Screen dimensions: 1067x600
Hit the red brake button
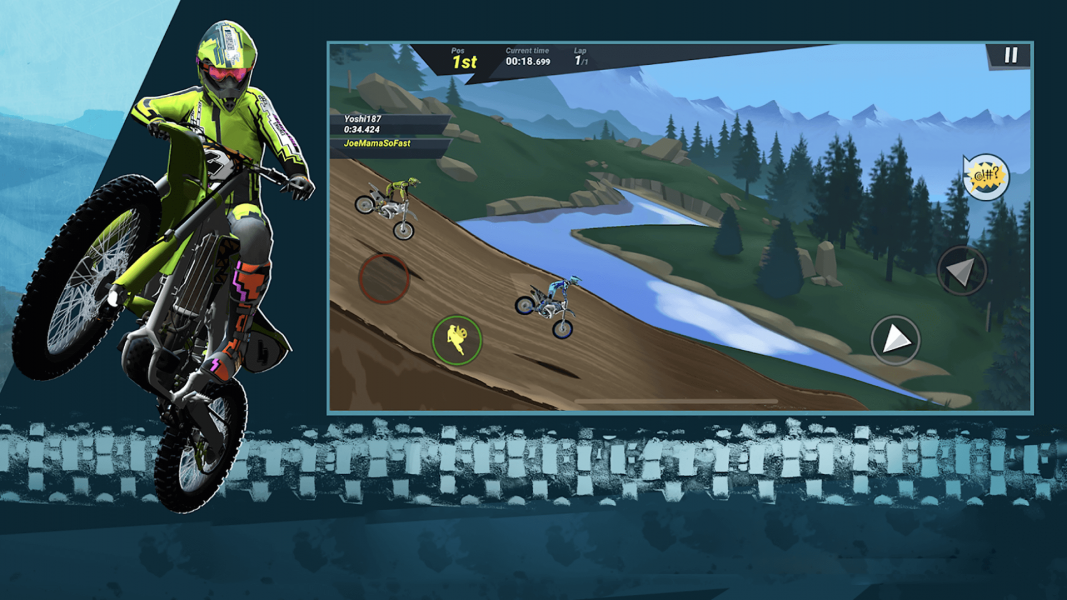384,278
